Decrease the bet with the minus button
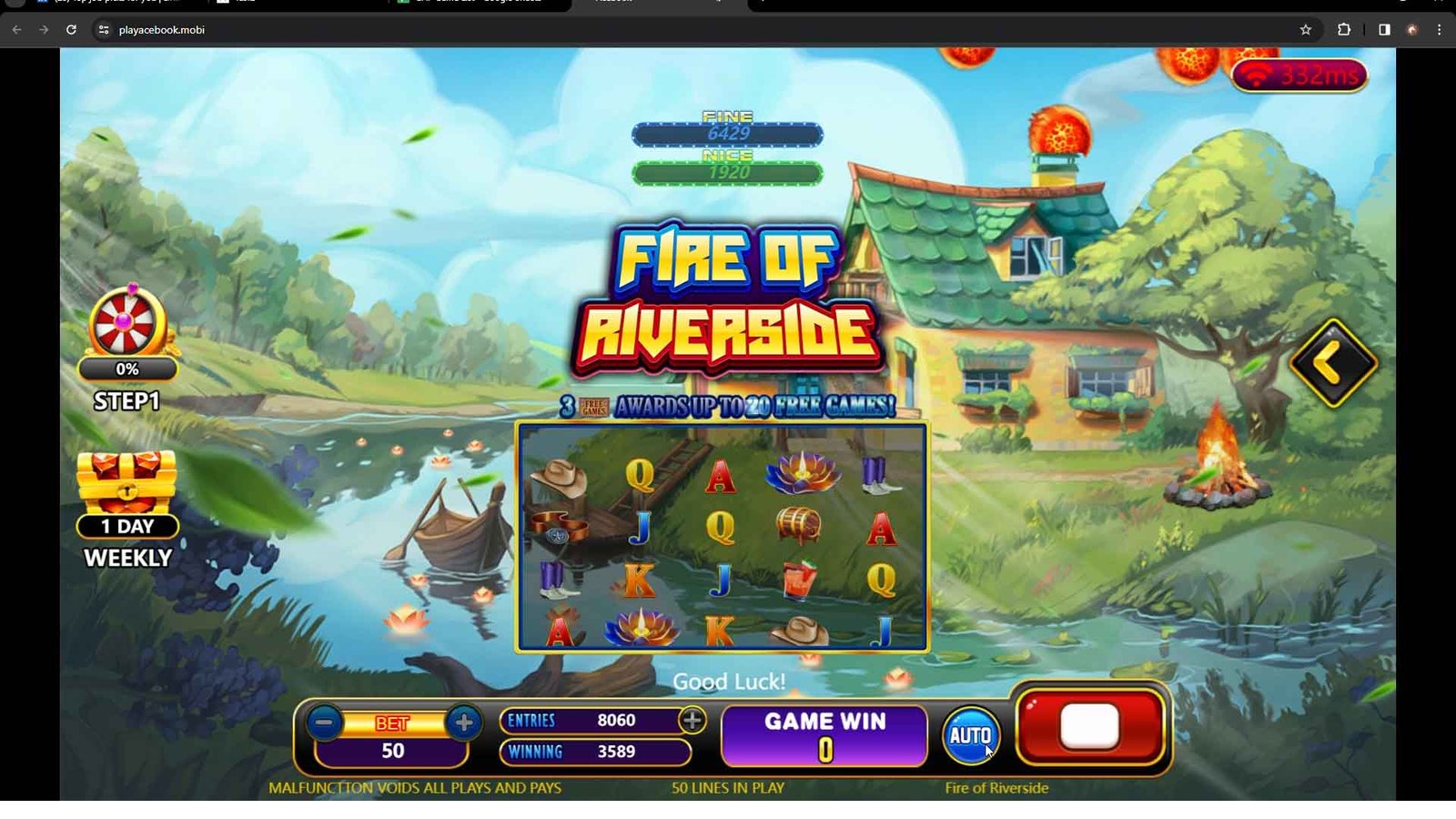The width and height of the screenshot is (1456, 819). 324,723
